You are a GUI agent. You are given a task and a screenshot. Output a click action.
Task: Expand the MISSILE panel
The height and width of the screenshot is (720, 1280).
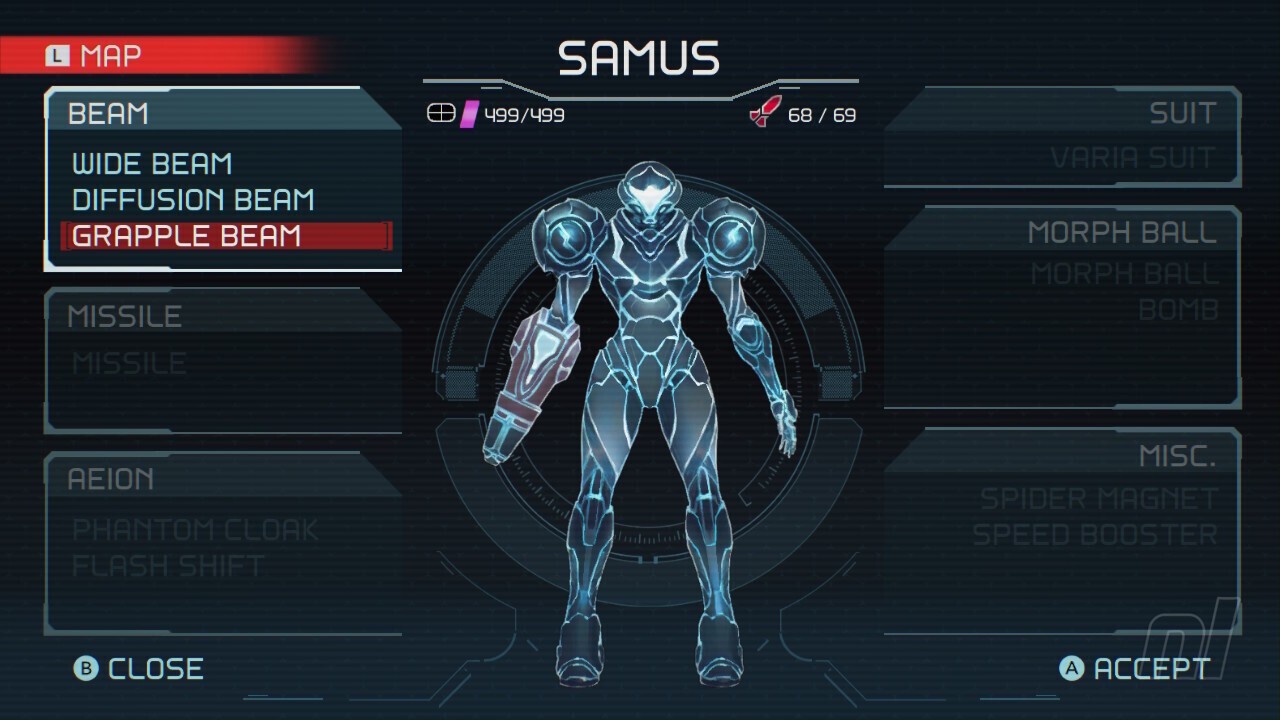coord(124,316)
